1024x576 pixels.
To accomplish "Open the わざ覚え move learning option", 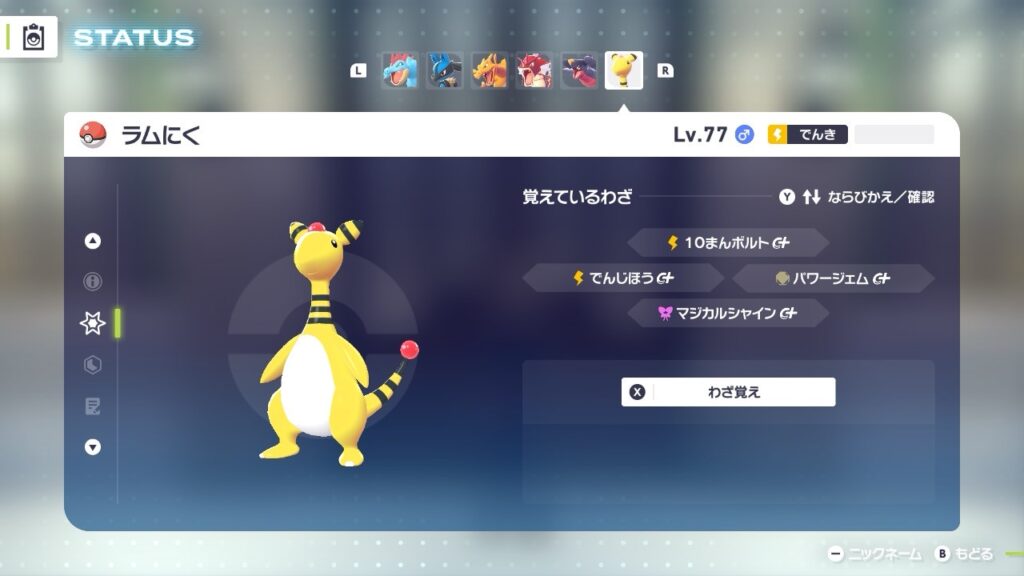I will 728,392.
